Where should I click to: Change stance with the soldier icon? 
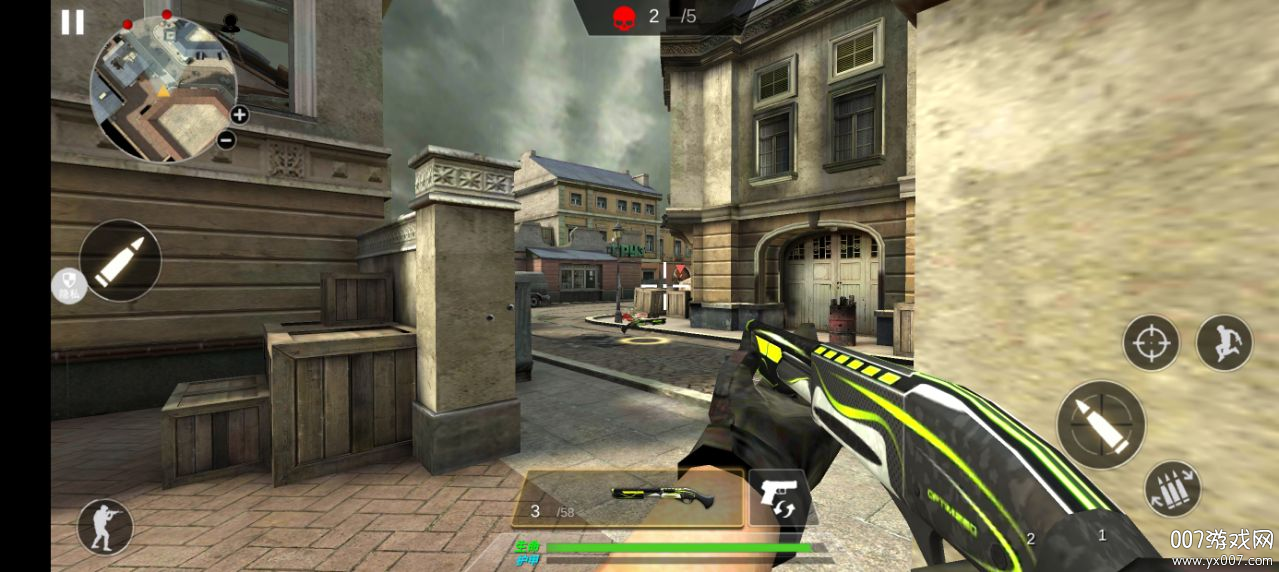pyautogui.click(x=105, y=527)
